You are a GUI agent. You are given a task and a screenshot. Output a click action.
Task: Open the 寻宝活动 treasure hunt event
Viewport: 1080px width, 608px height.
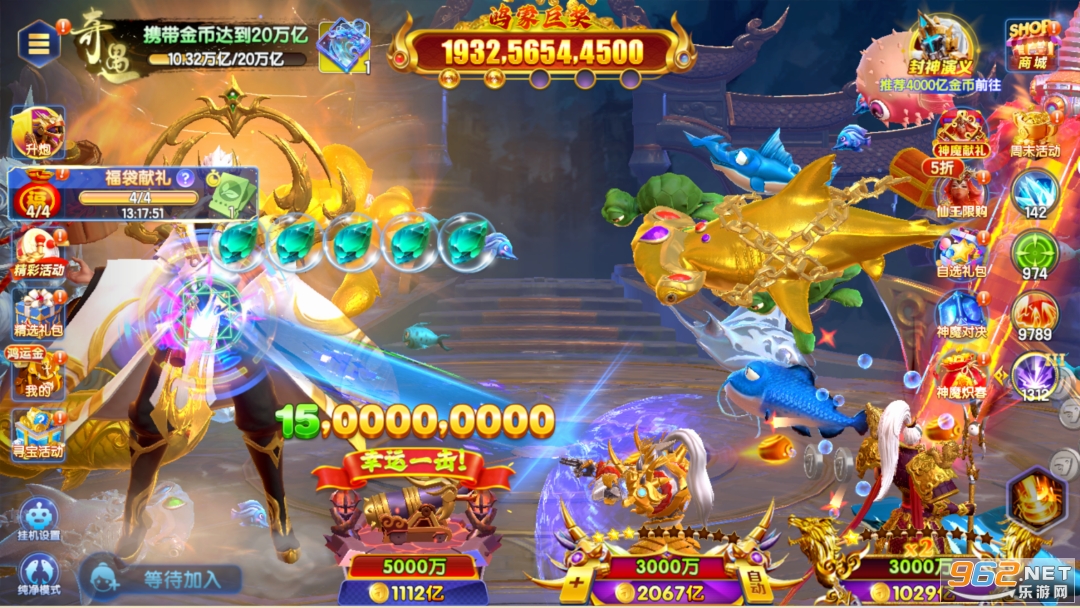[x=38, y=433]
